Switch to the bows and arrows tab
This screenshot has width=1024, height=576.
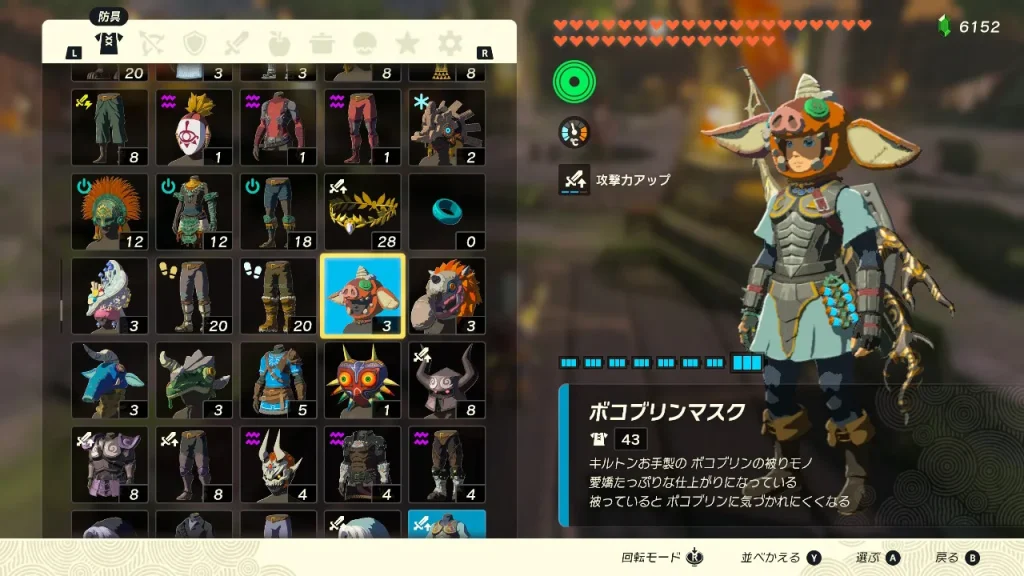coord(152,43)
